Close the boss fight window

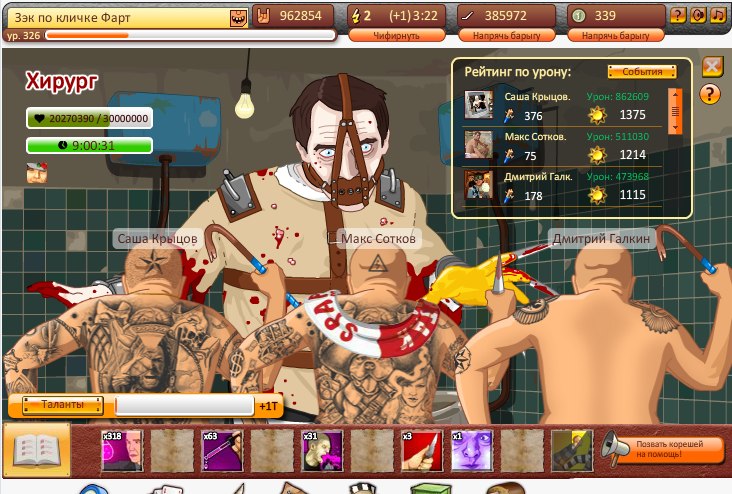(712, 66)
